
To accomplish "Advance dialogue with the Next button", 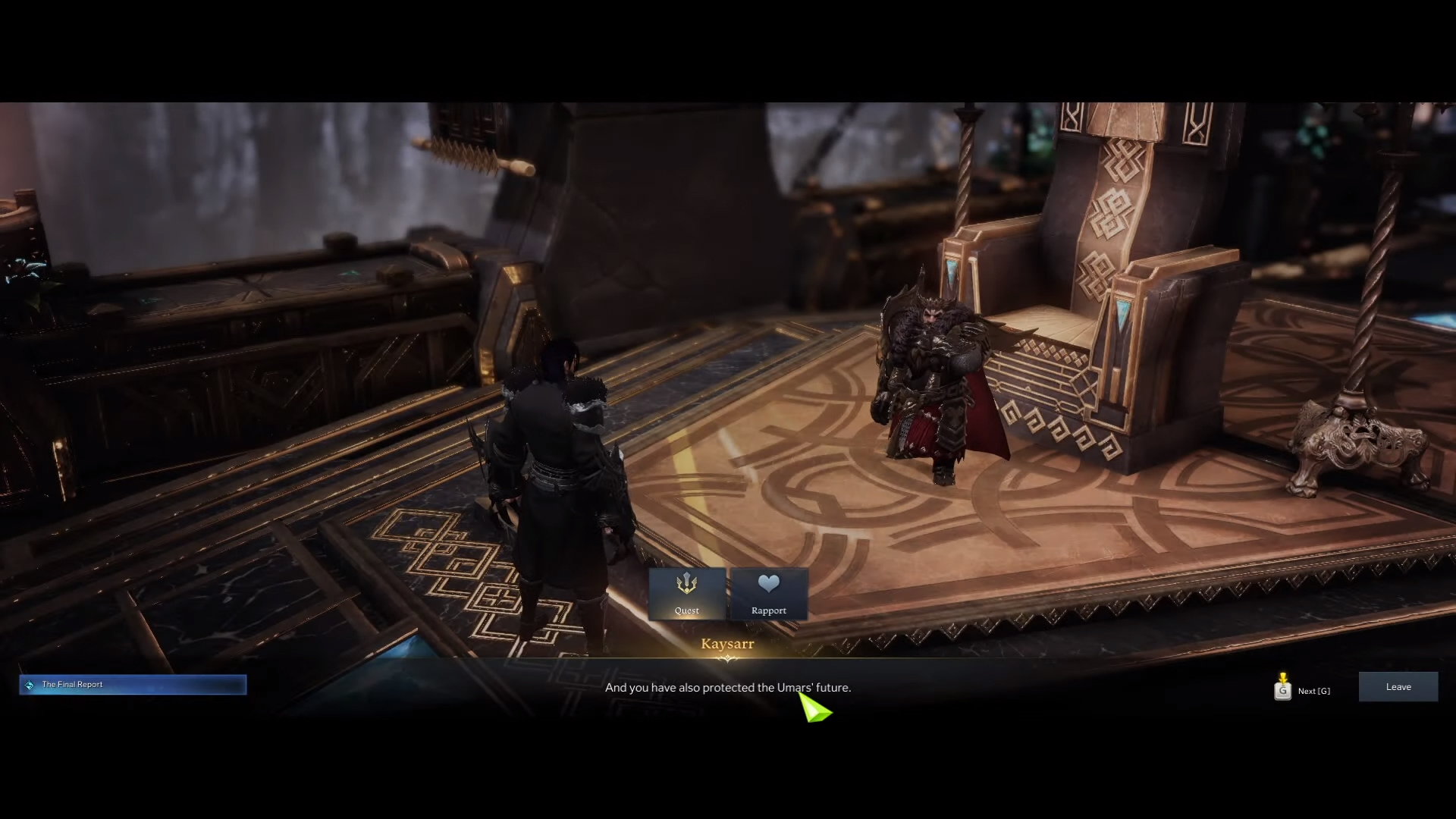I will [1303, 690].
